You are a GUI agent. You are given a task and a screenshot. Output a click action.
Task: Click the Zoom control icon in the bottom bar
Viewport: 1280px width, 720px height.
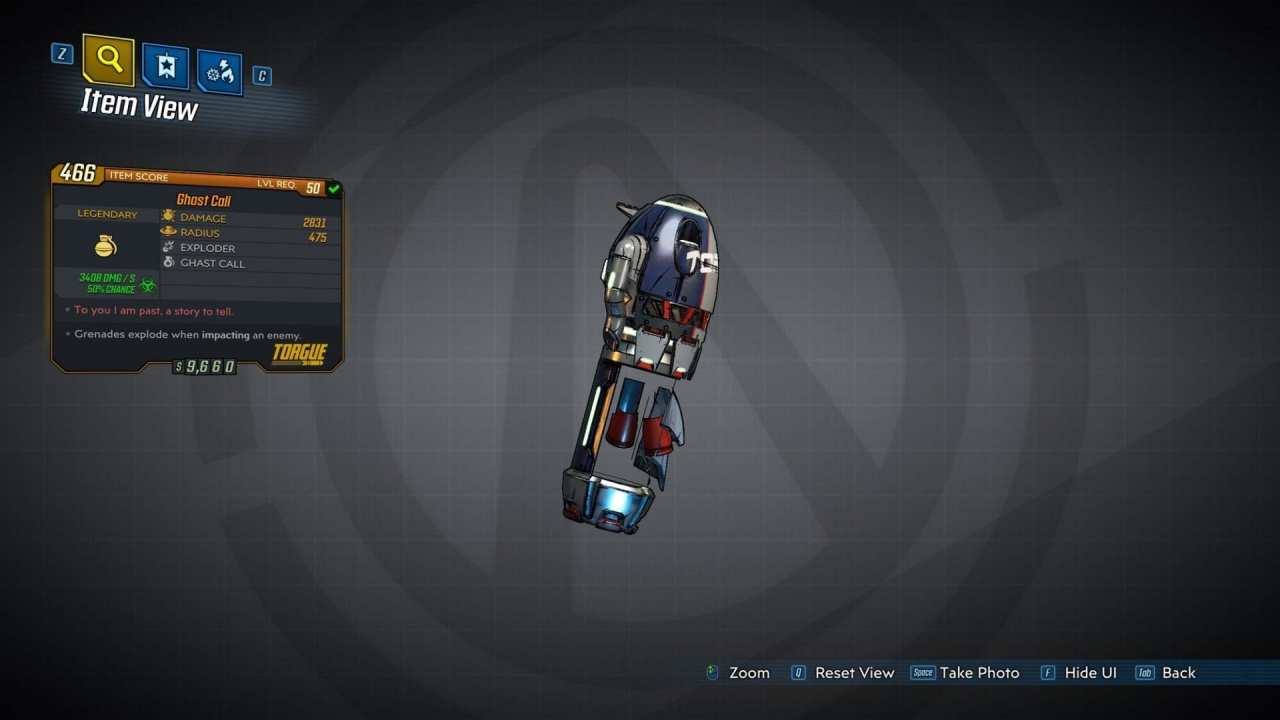click(712, 672)
